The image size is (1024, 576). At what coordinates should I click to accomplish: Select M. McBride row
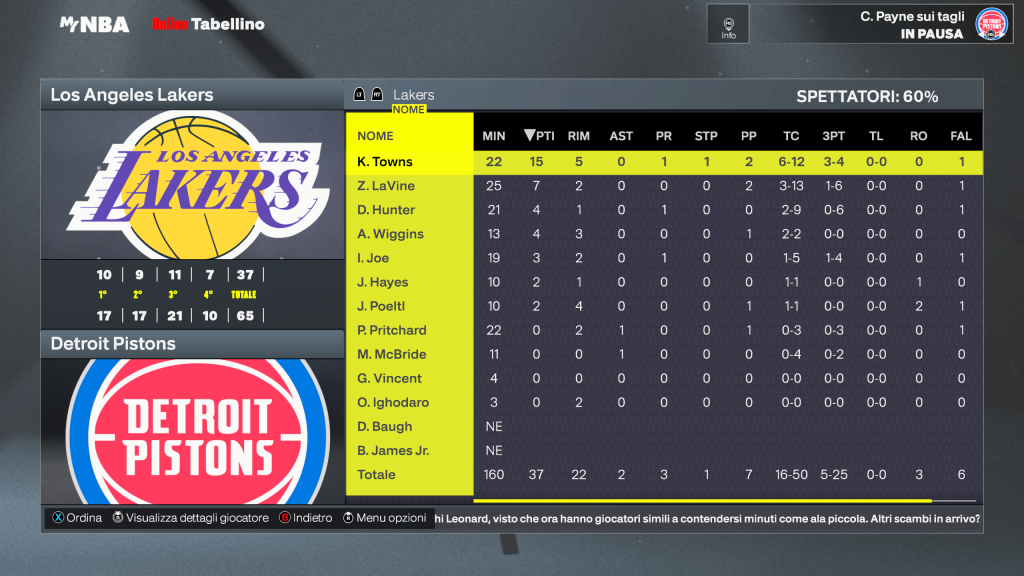[x=392, y=354]
